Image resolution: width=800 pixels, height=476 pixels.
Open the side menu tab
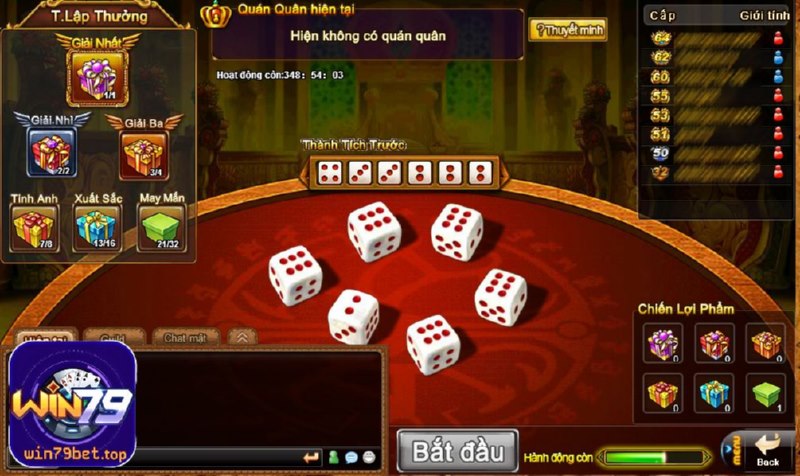pyautogui.click(x=732, y=451)
